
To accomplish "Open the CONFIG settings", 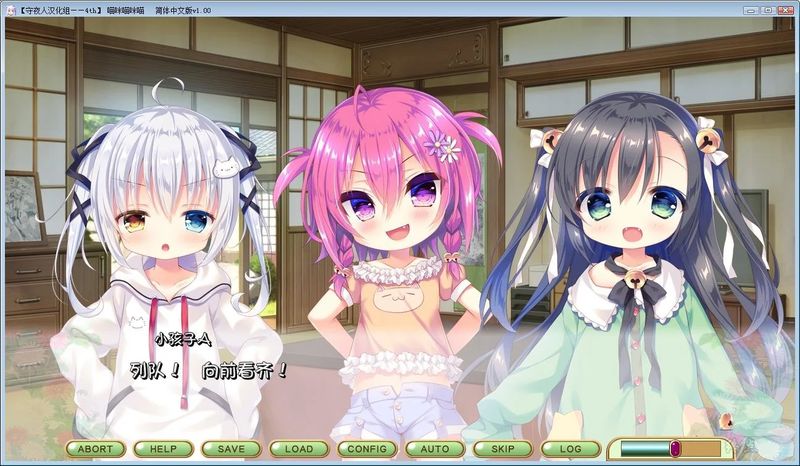I will 367,449.
